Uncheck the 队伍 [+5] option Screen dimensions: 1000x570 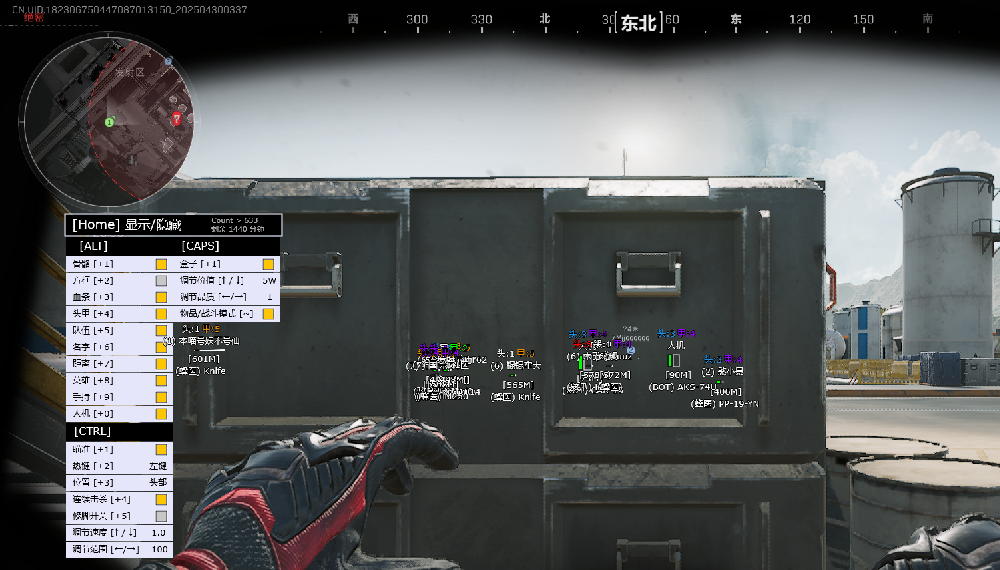(x=161, y=330)
